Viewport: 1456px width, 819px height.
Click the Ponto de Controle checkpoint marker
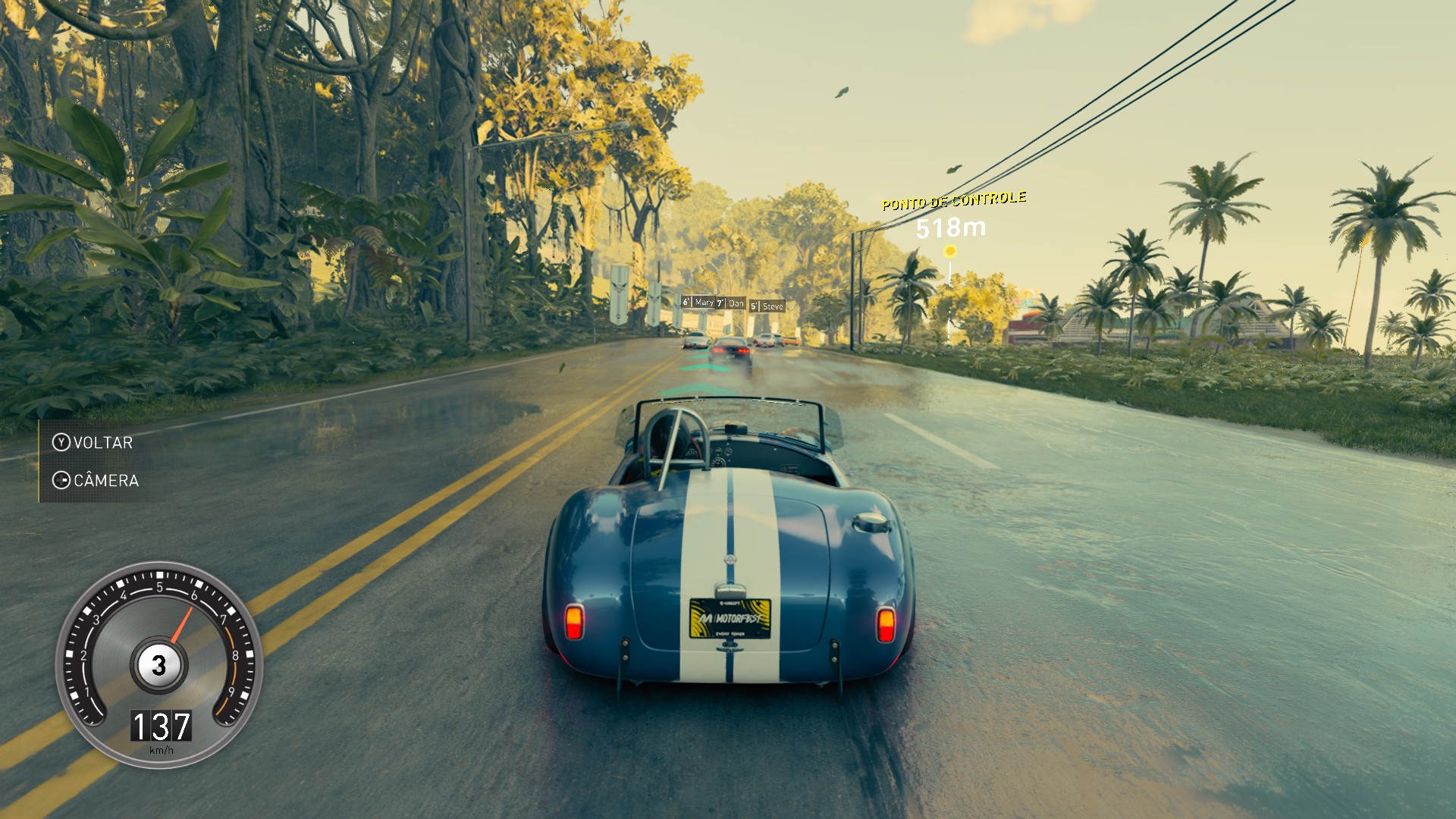(949, 251)
